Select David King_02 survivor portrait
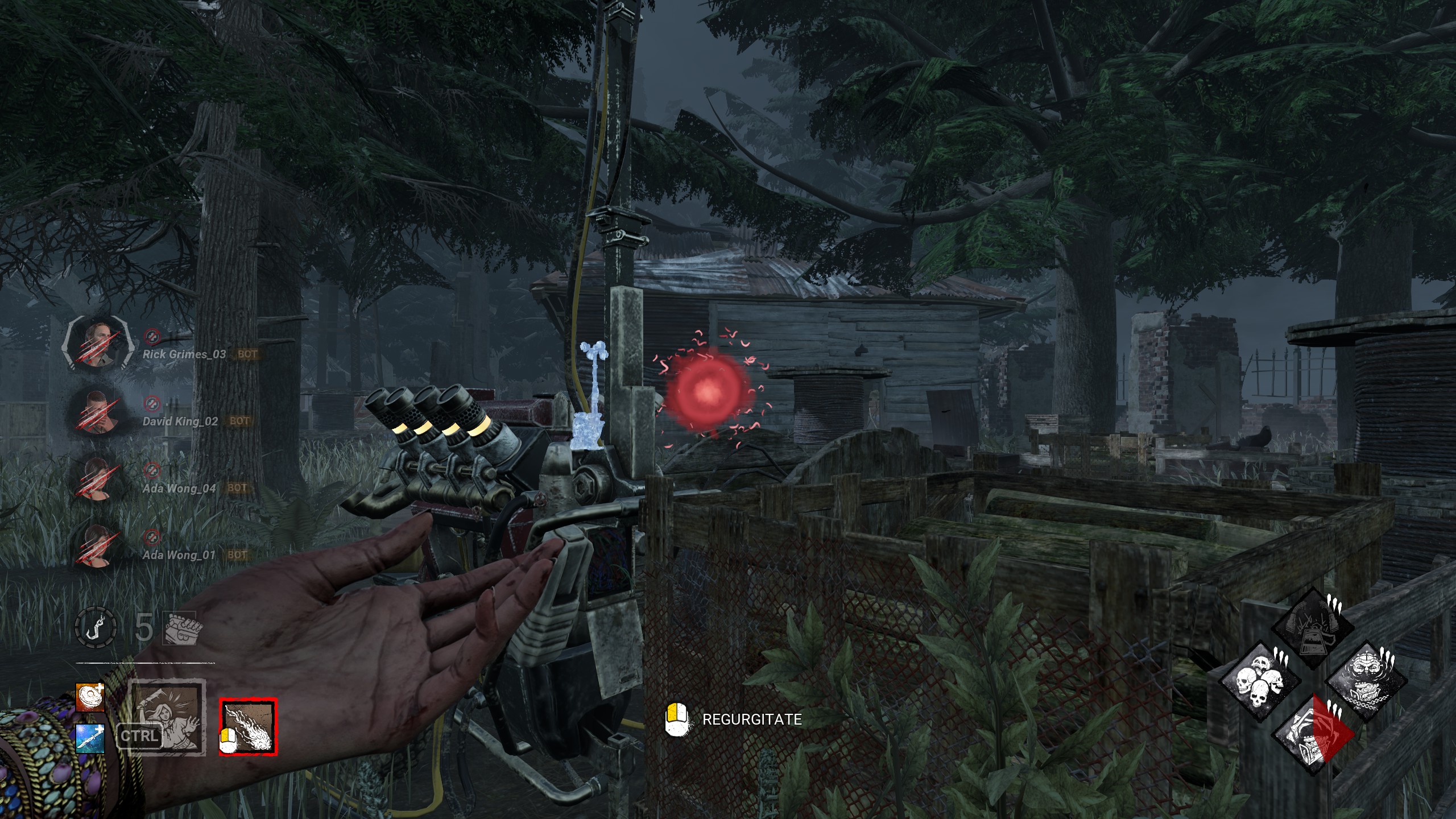Screen dimensions: 1456x819 [97, 412]
